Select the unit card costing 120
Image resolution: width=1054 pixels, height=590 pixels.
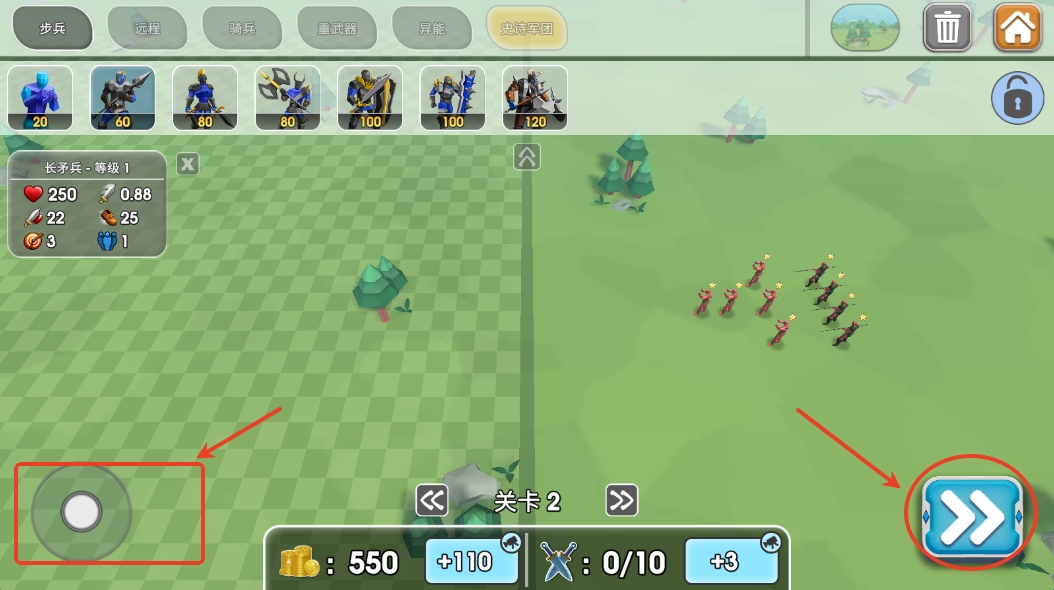pyautogui.click(x=535, y=98)
